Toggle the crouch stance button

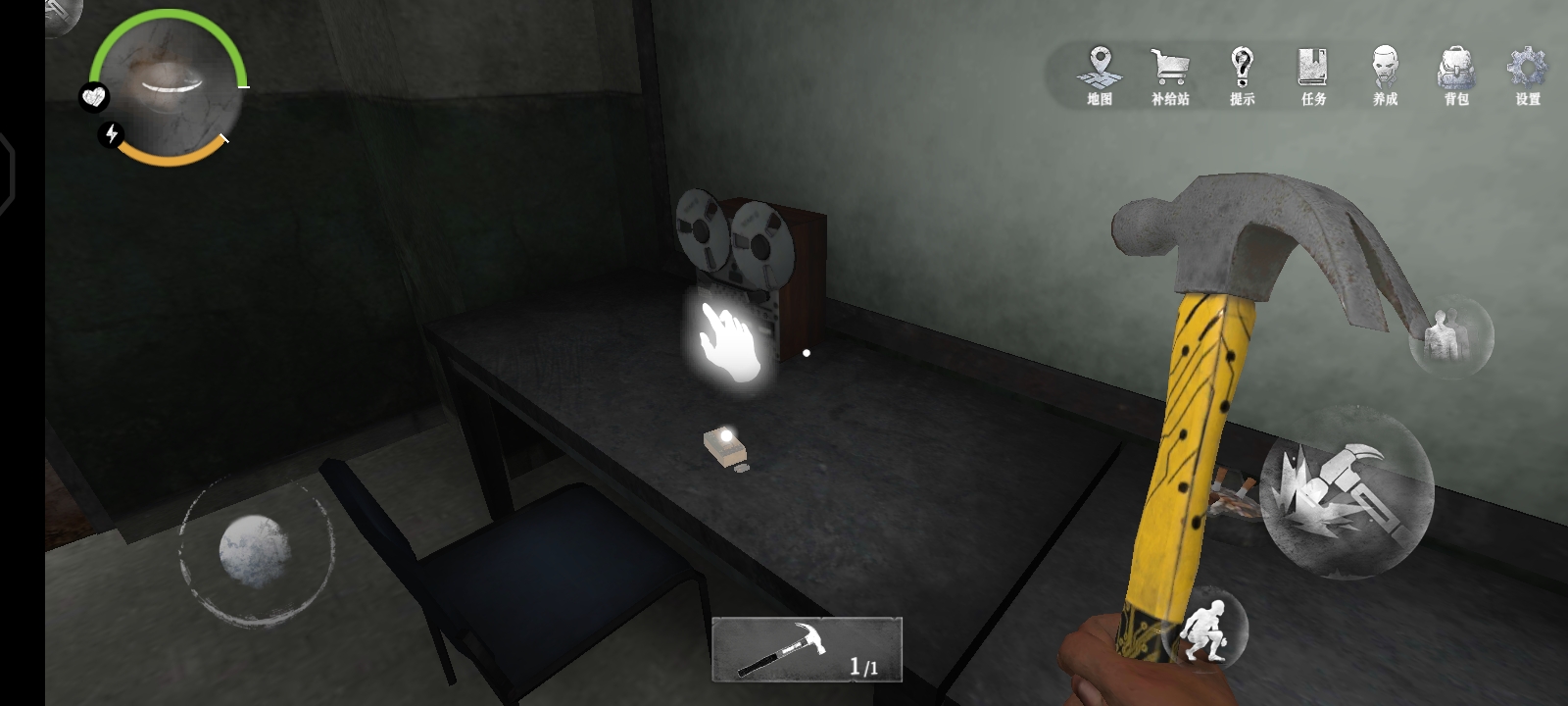1205,629
